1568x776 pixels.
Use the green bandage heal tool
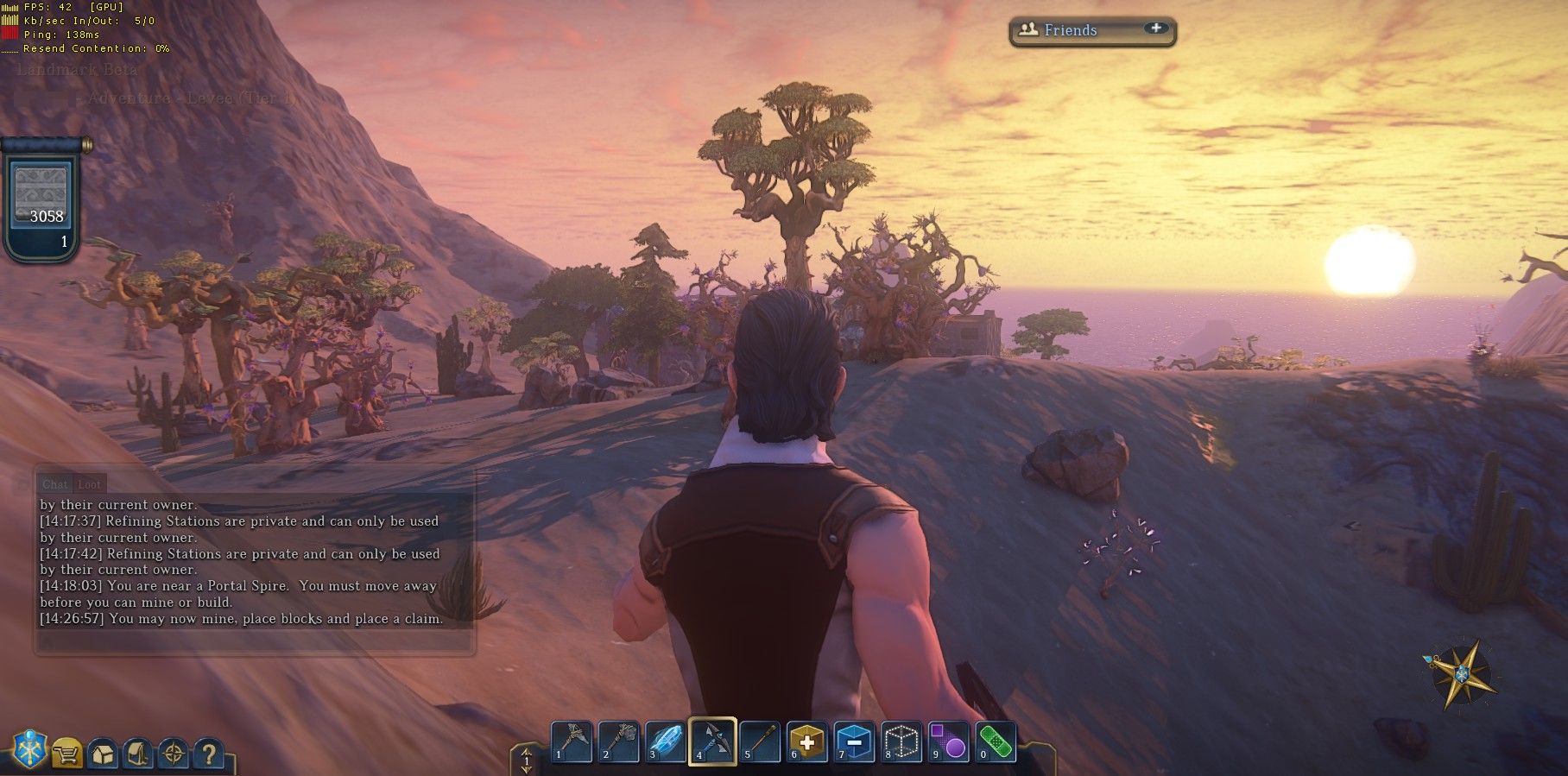[x=996, y=741]
